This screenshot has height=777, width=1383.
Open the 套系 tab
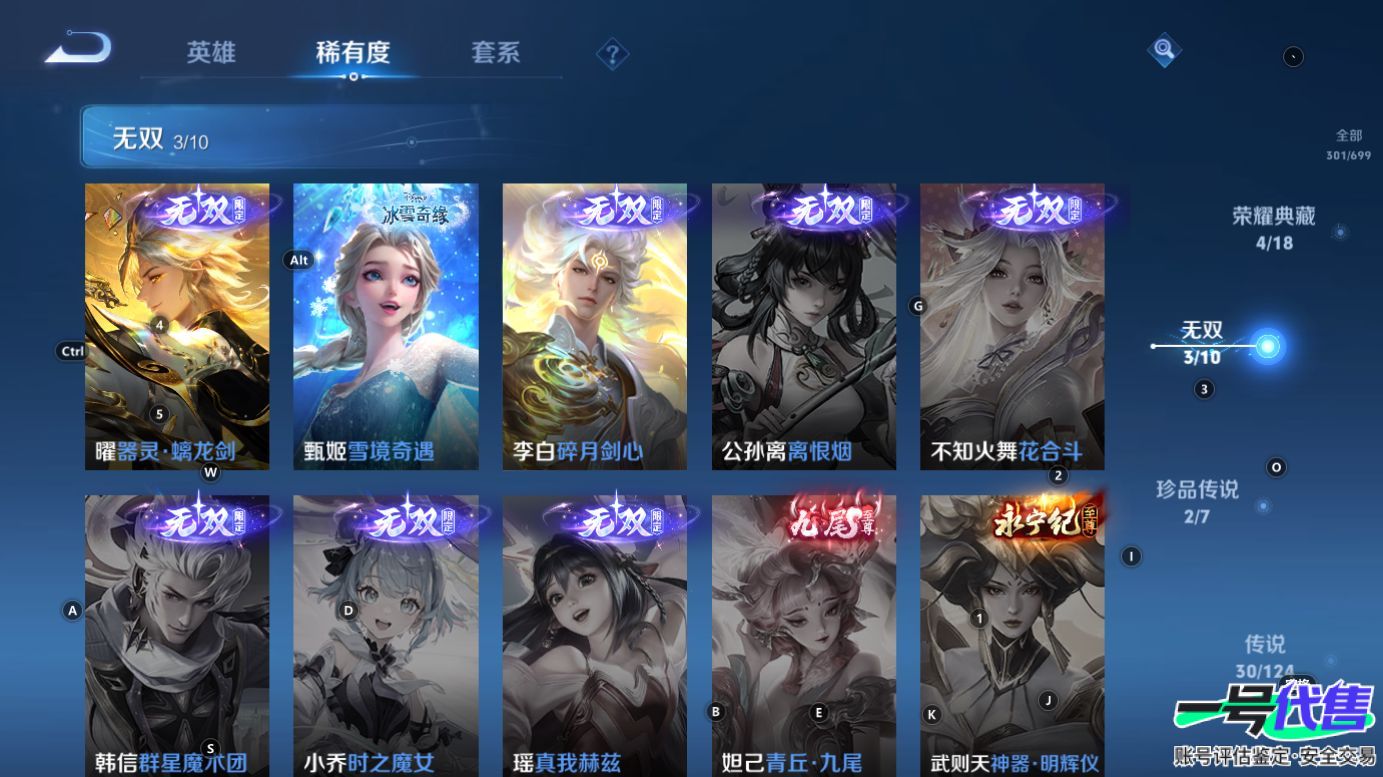tap(495, 53)
